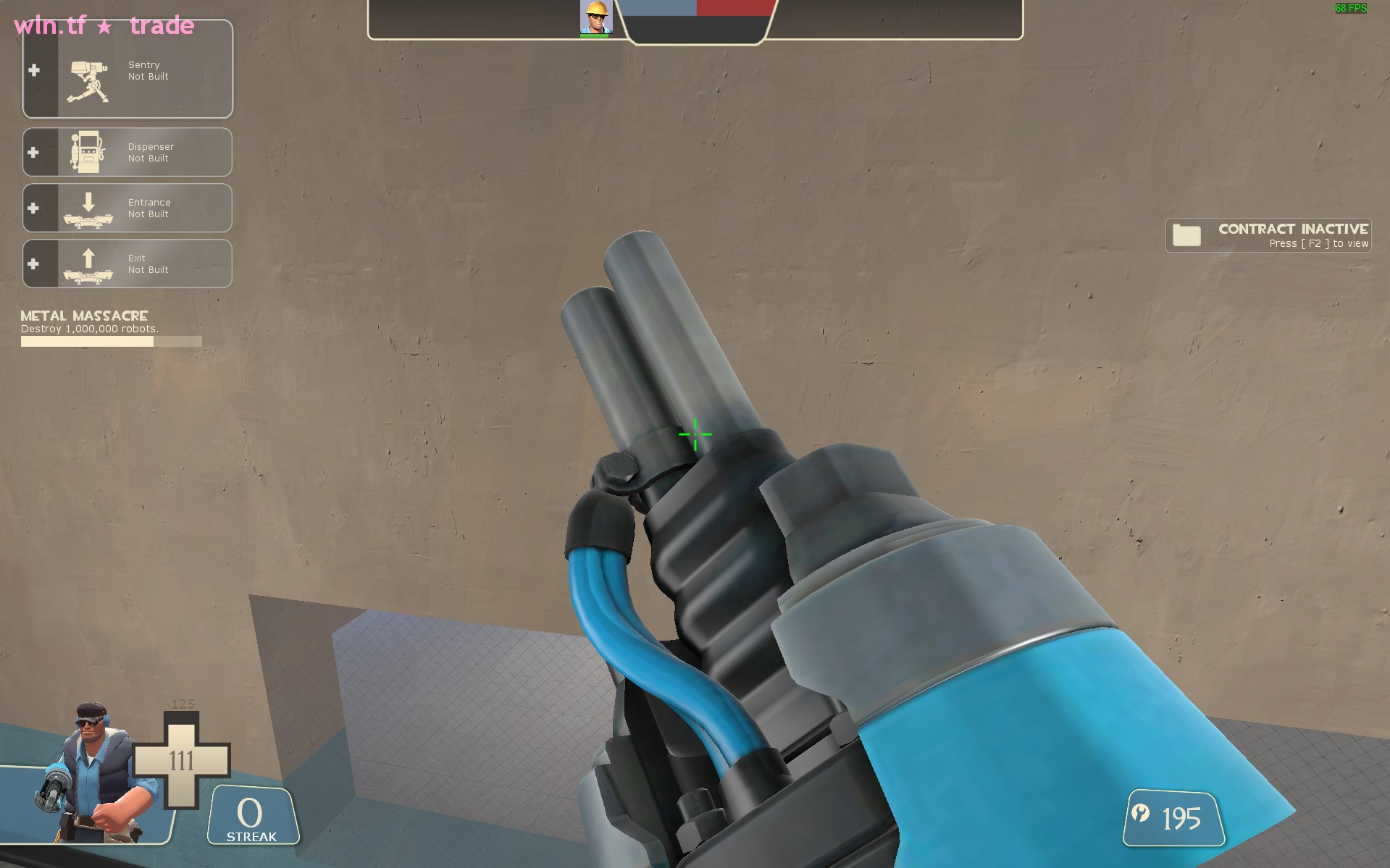The height and width of the screenshot is (868, 1390).
Task: Toggle the plus next to Dispenser
Action: click(x=33, y=152)
